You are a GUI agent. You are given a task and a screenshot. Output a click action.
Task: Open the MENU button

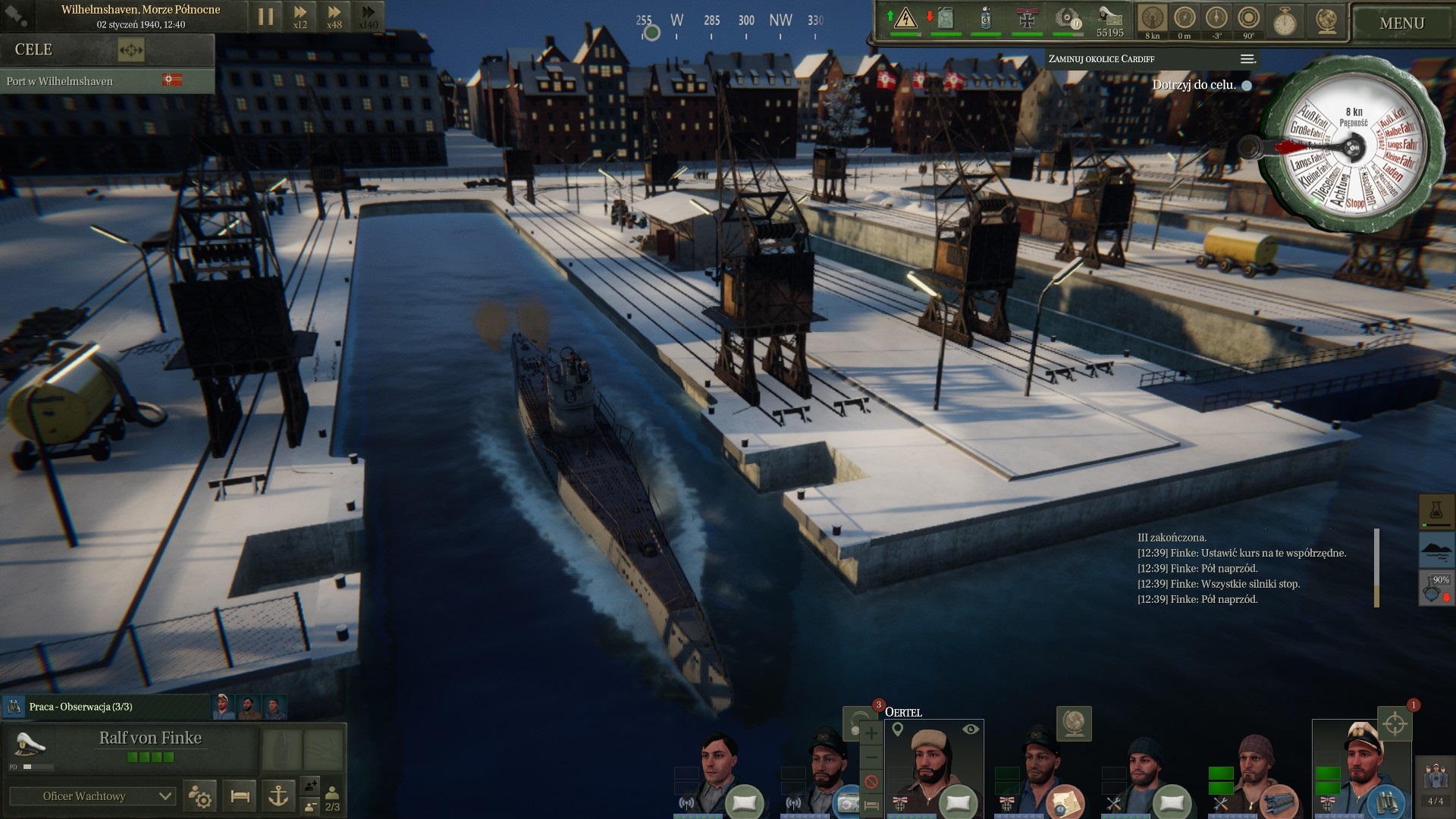tap(1401, 24)
